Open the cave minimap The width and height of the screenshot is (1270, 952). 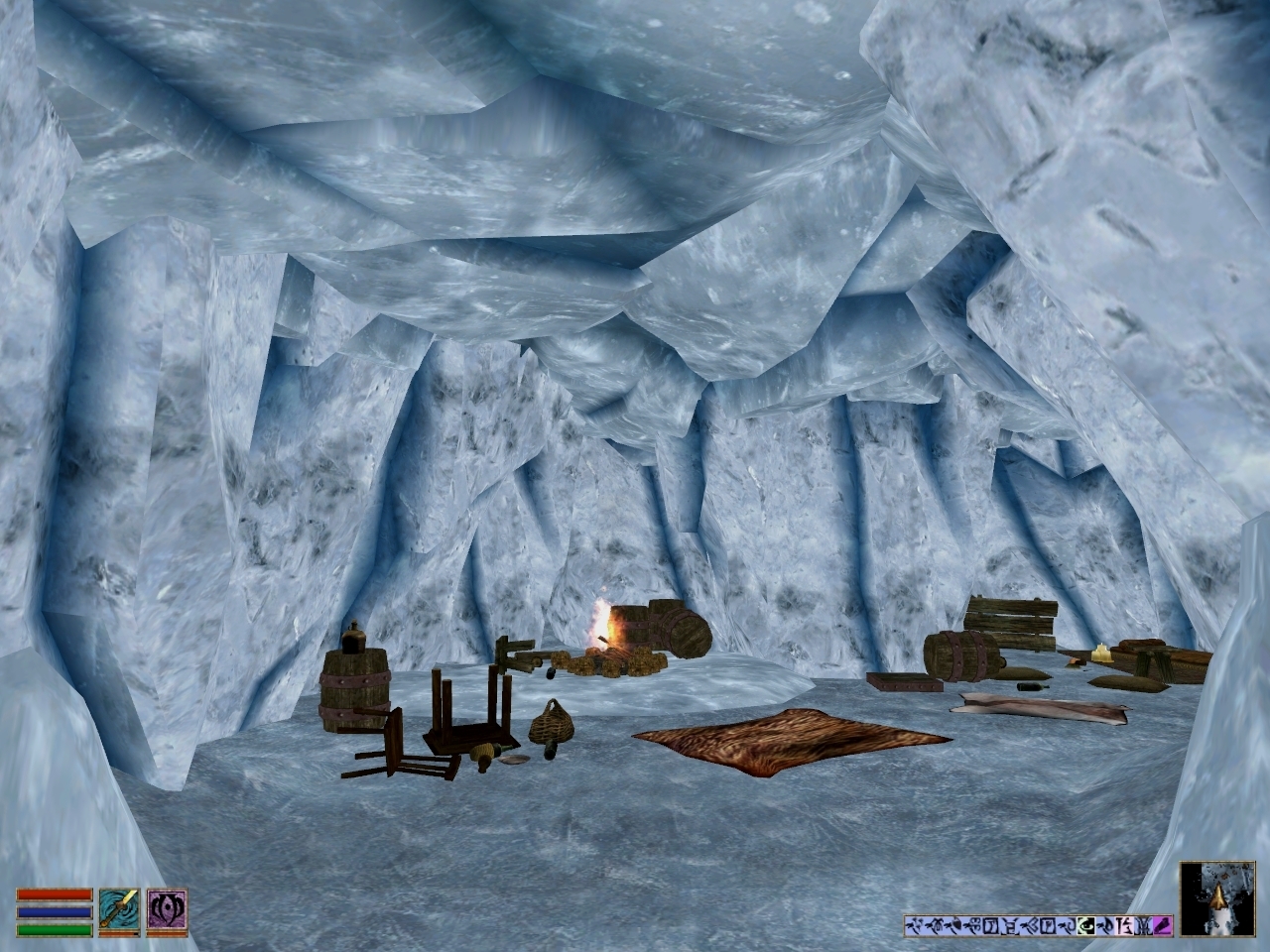click(x=1217, y=898)
